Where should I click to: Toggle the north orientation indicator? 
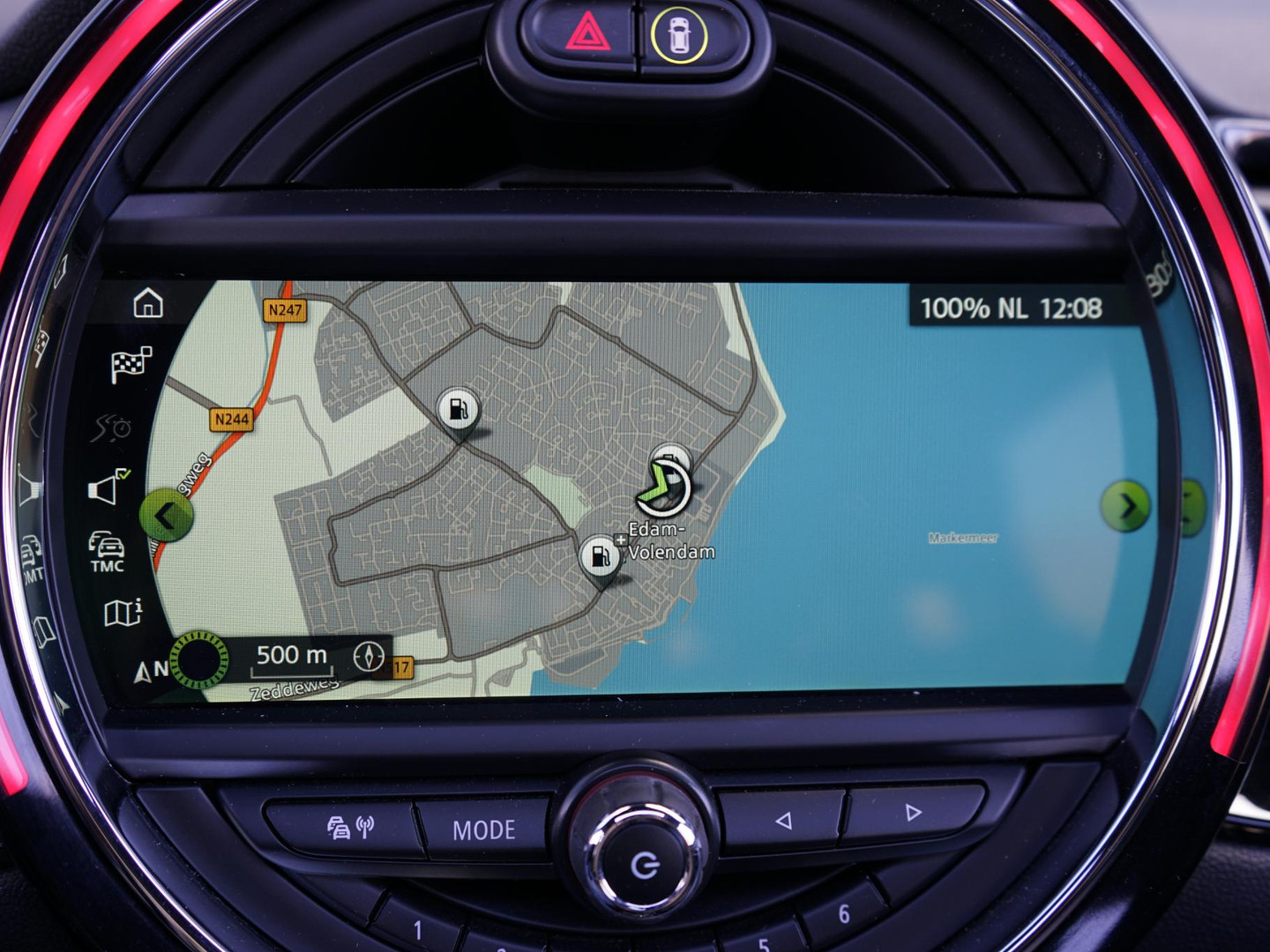click(151, 670)
